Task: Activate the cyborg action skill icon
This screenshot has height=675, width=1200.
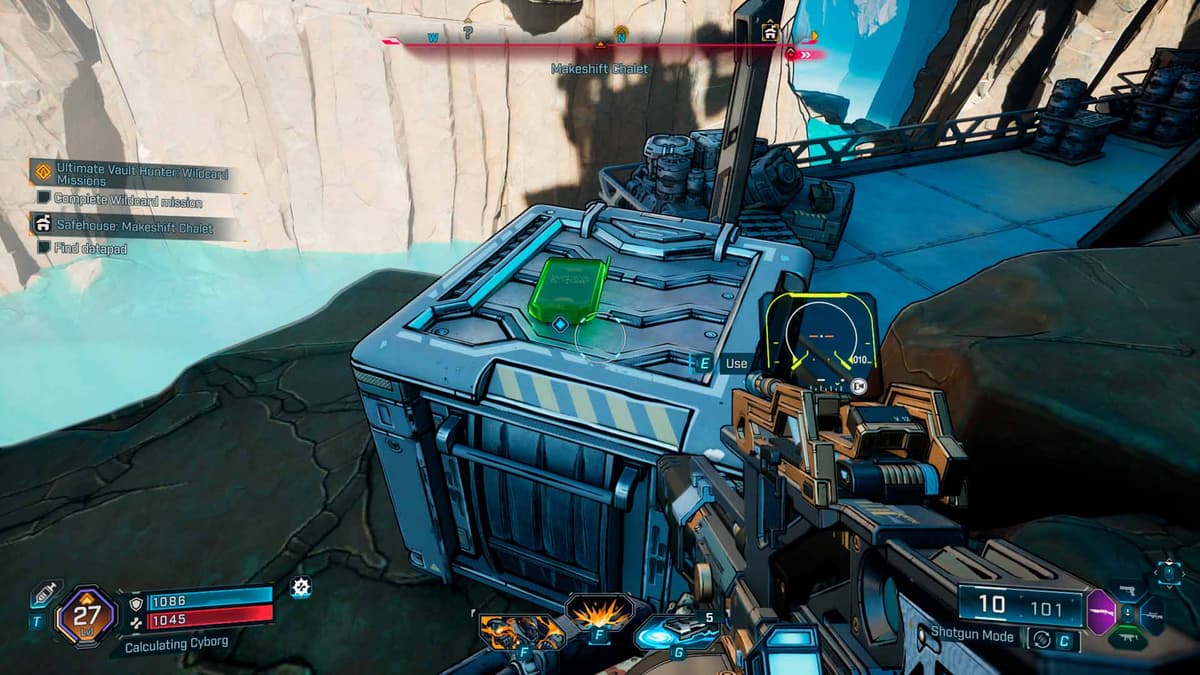Action: [x=522, y=631]
